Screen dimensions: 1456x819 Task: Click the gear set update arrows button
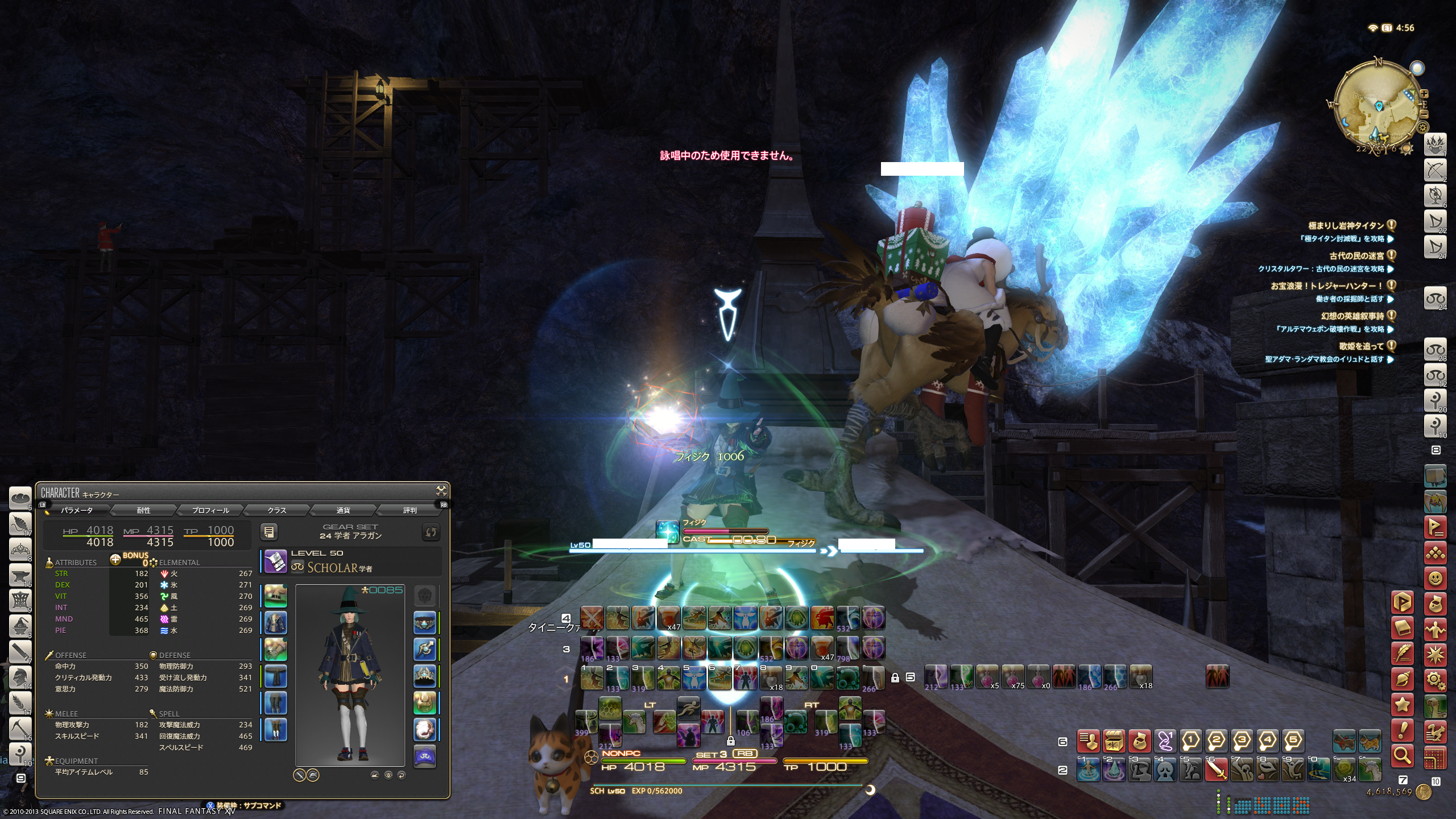431,532
